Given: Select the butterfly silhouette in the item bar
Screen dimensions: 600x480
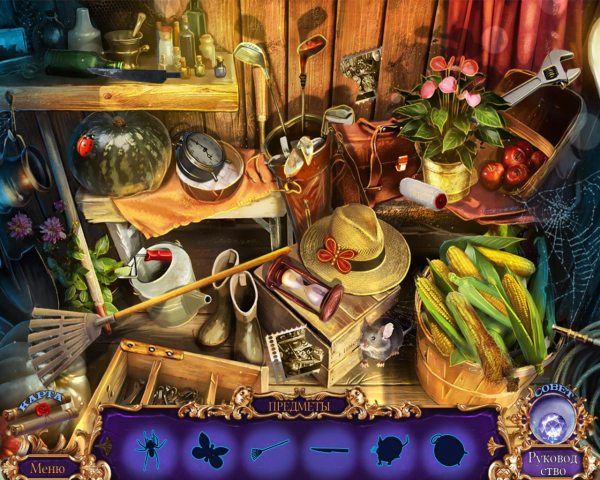Looking at the screenshot, I should 210,450.
